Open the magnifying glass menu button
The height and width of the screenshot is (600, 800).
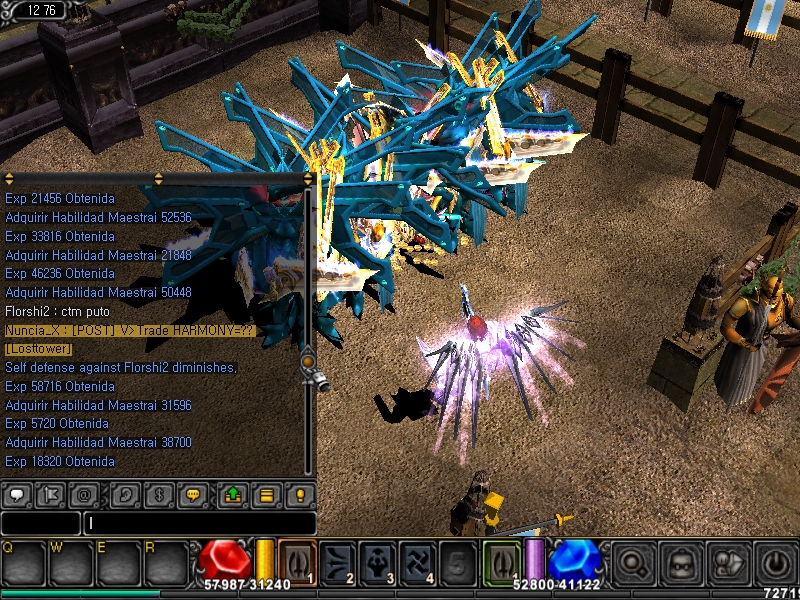632,561
